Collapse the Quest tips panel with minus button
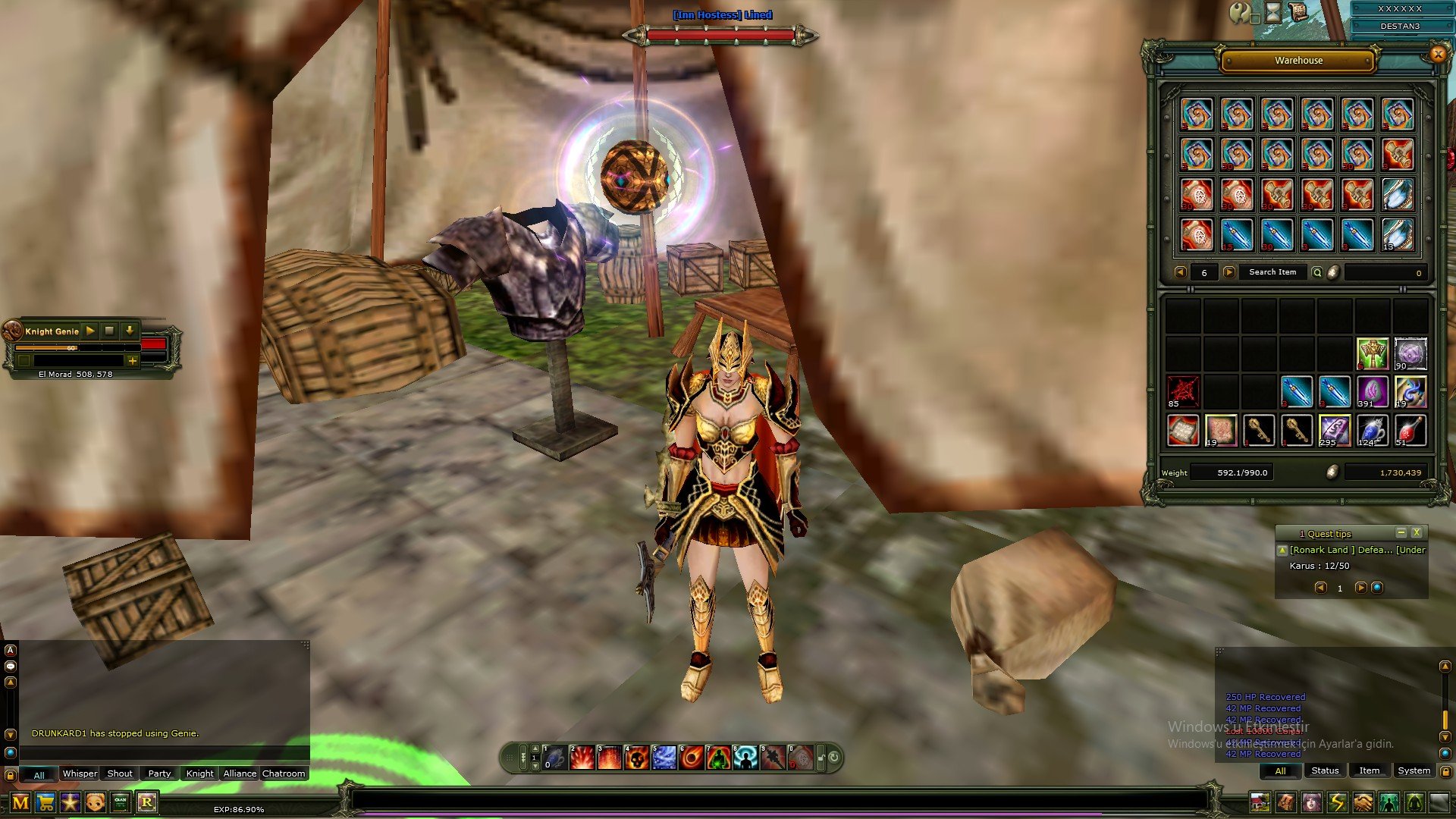 (x=1401, y=532)
